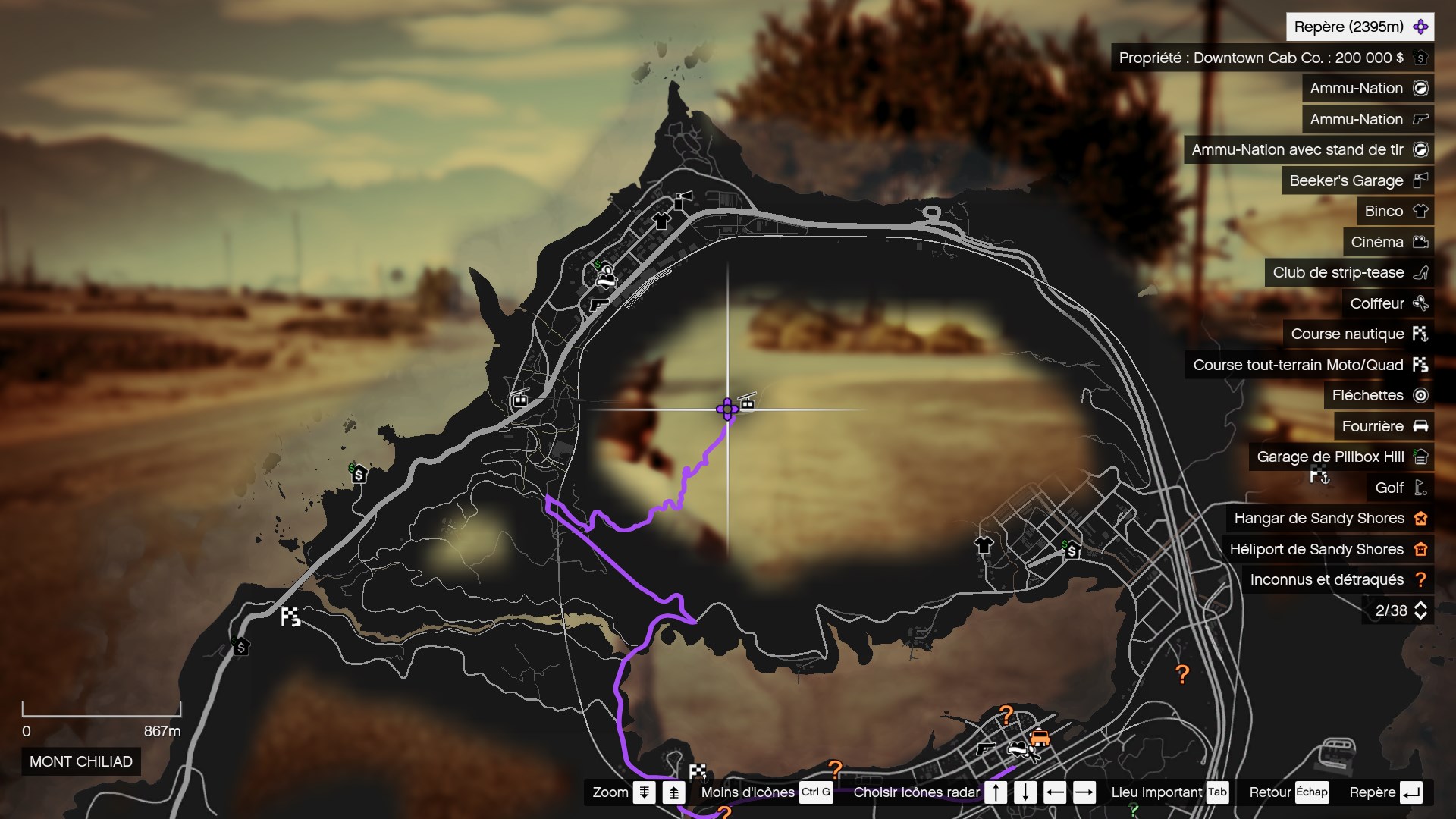This screenshot has width=1456, height=819.
Task: Open Choisir icônes radar selection
Action: [x=916, y=792]
